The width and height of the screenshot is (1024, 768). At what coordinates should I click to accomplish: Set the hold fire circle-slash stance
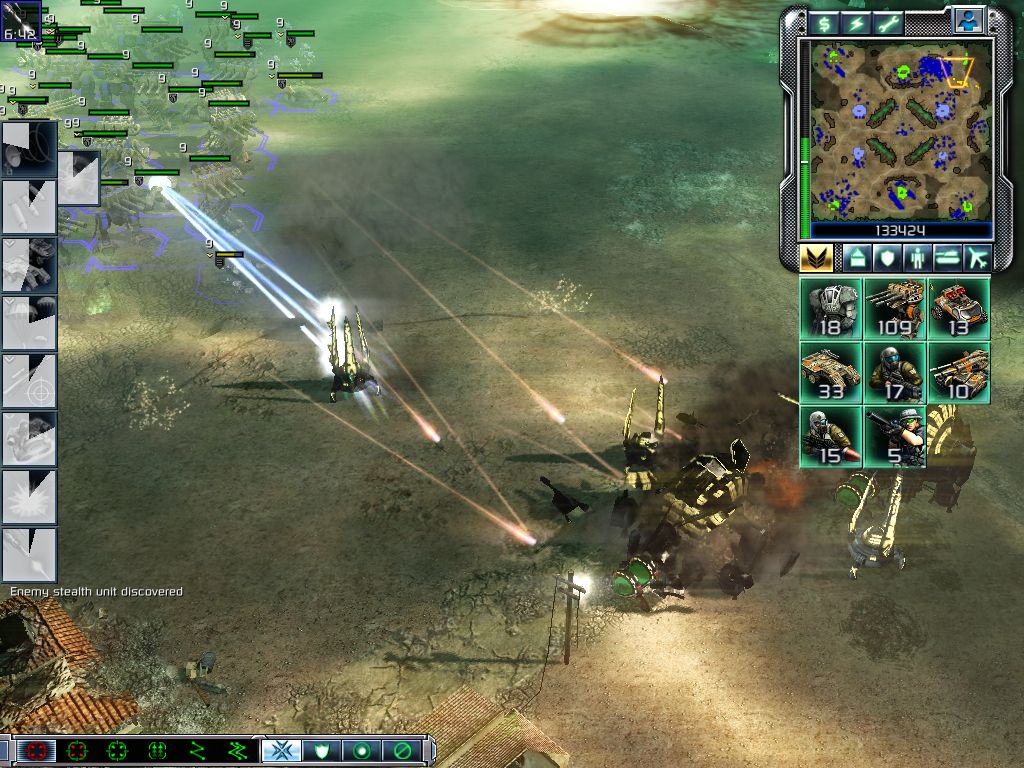click(402, 750)
